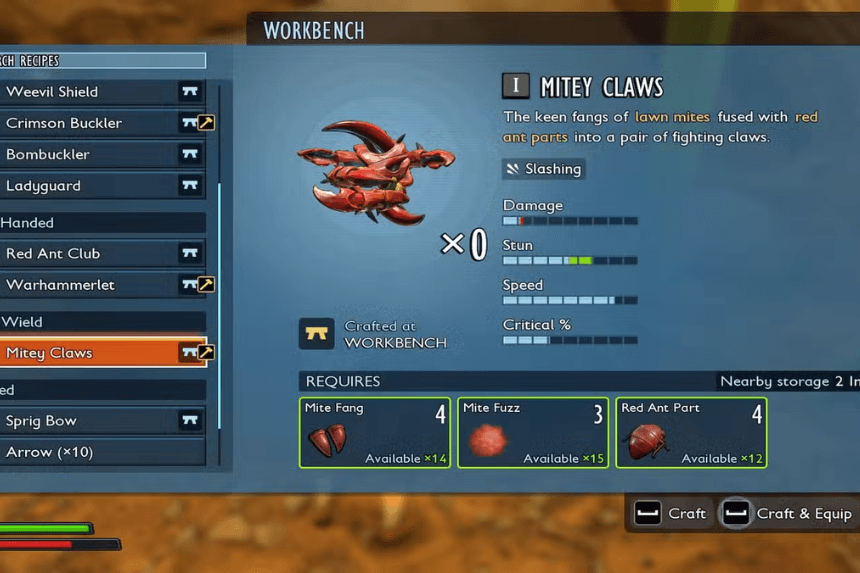
Task: Click the Mite Fang ingredient slot
Action: click(375, 433)
